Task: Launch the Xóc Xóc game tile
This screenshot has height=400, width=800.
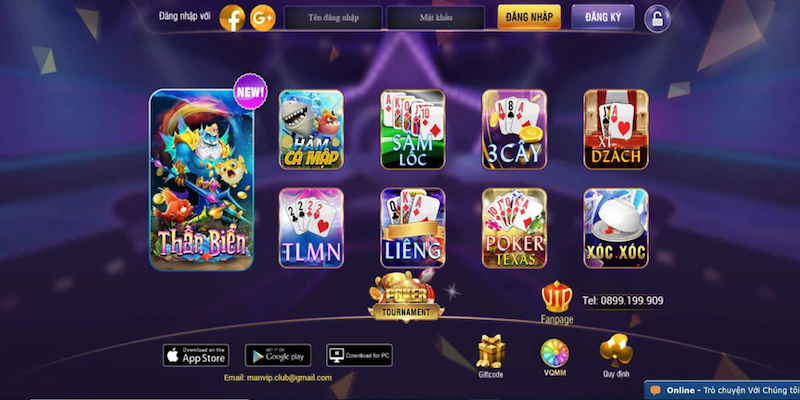Action: click(x=616, y=228)
